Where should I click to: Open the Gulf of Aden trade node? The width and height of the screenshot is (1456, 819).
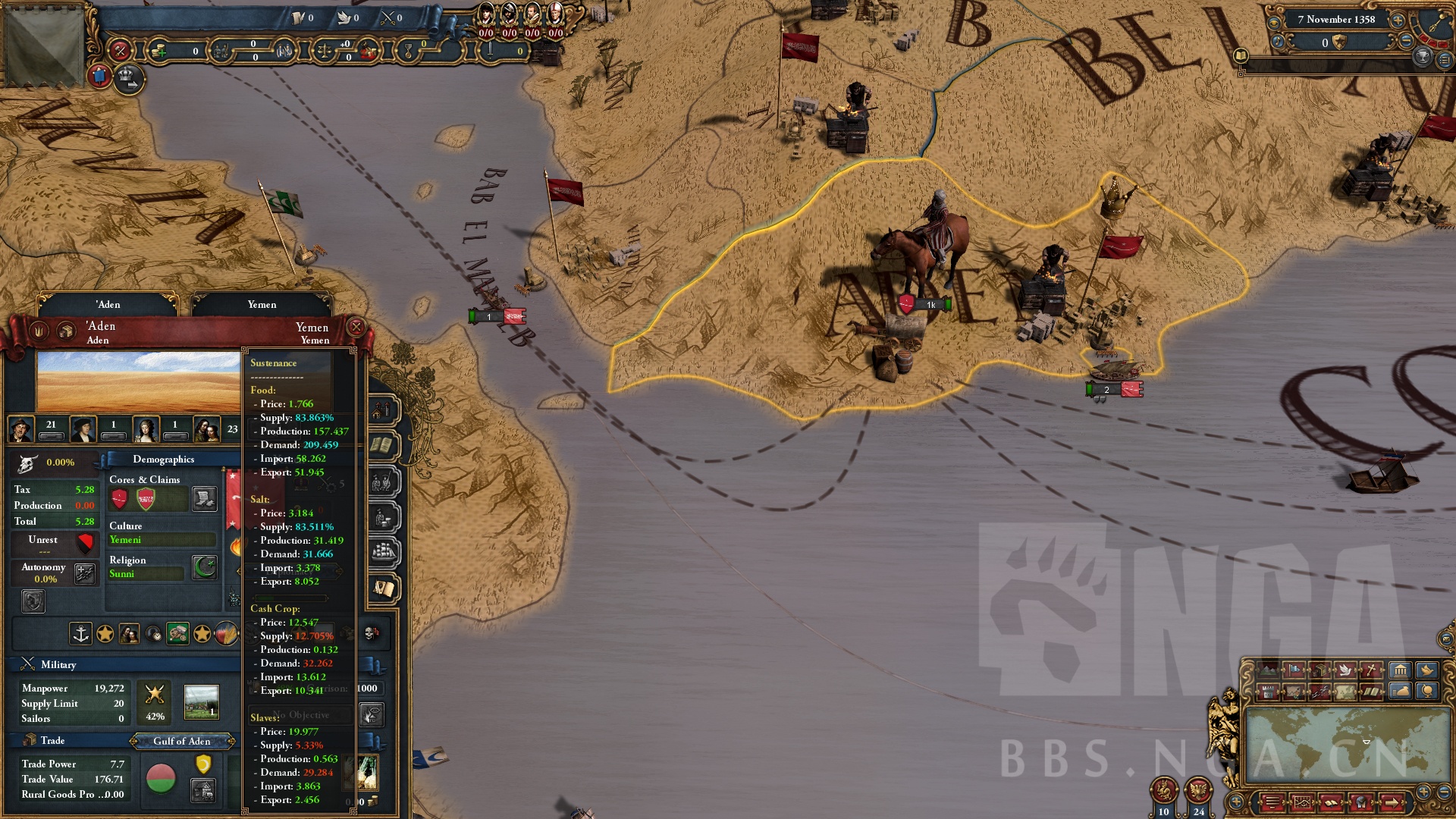(182, 742)
